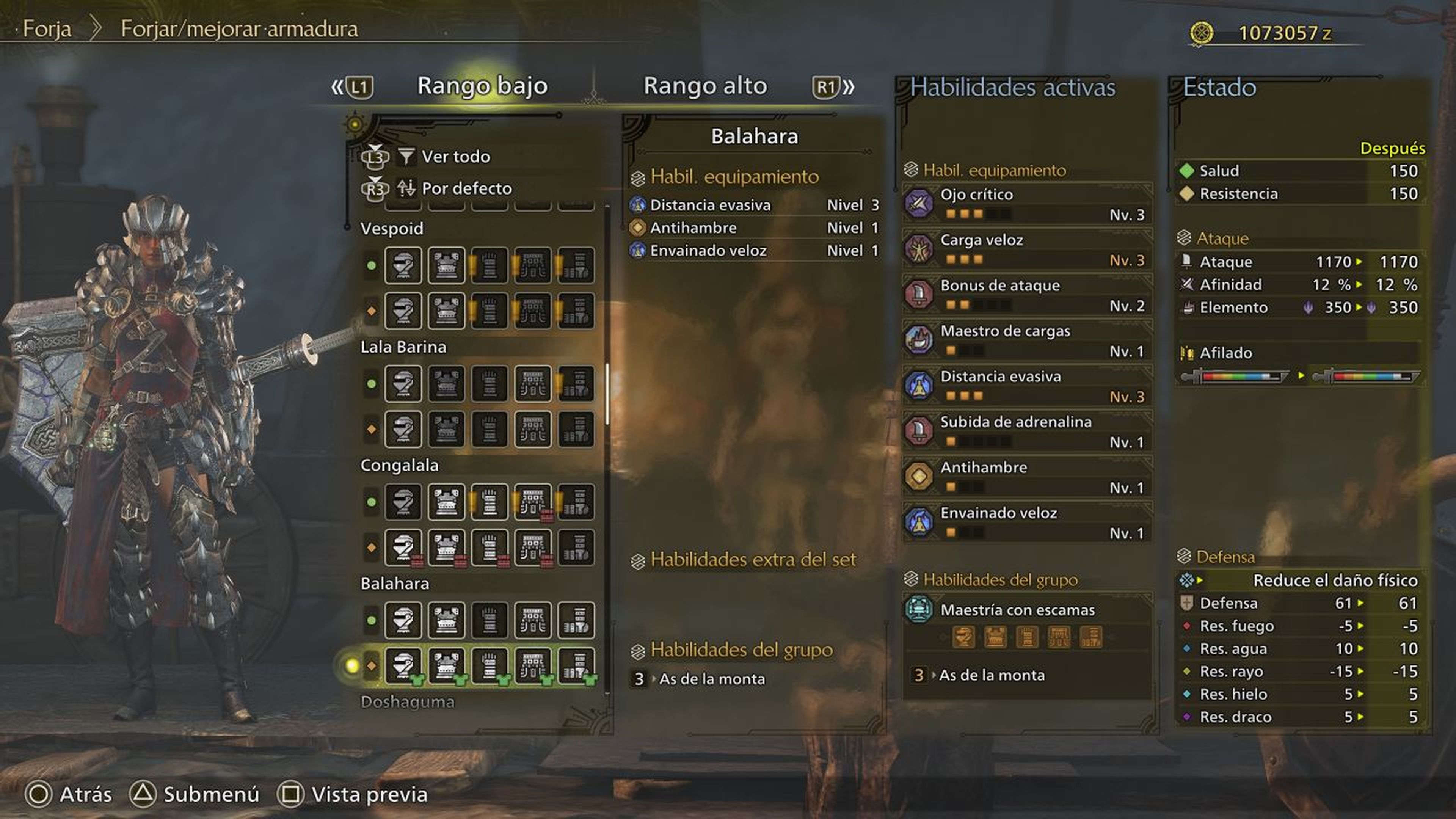1456x819 pixels.
Task: Expand the As de la monta group skill
Action: pos(993,674)
